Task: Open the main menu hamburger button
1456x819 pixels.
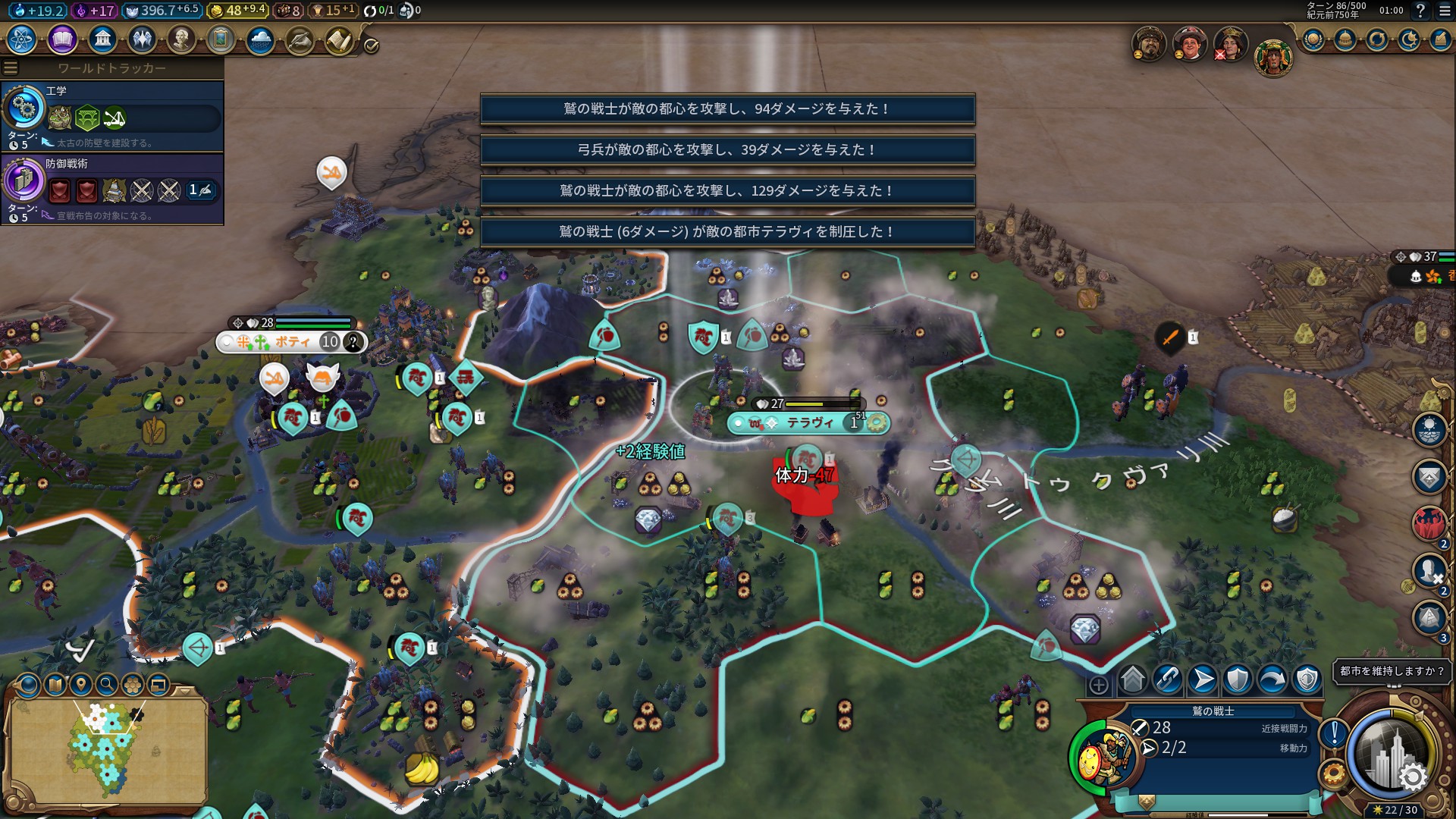Action: pyautogui.click(x=1445, y=11)
